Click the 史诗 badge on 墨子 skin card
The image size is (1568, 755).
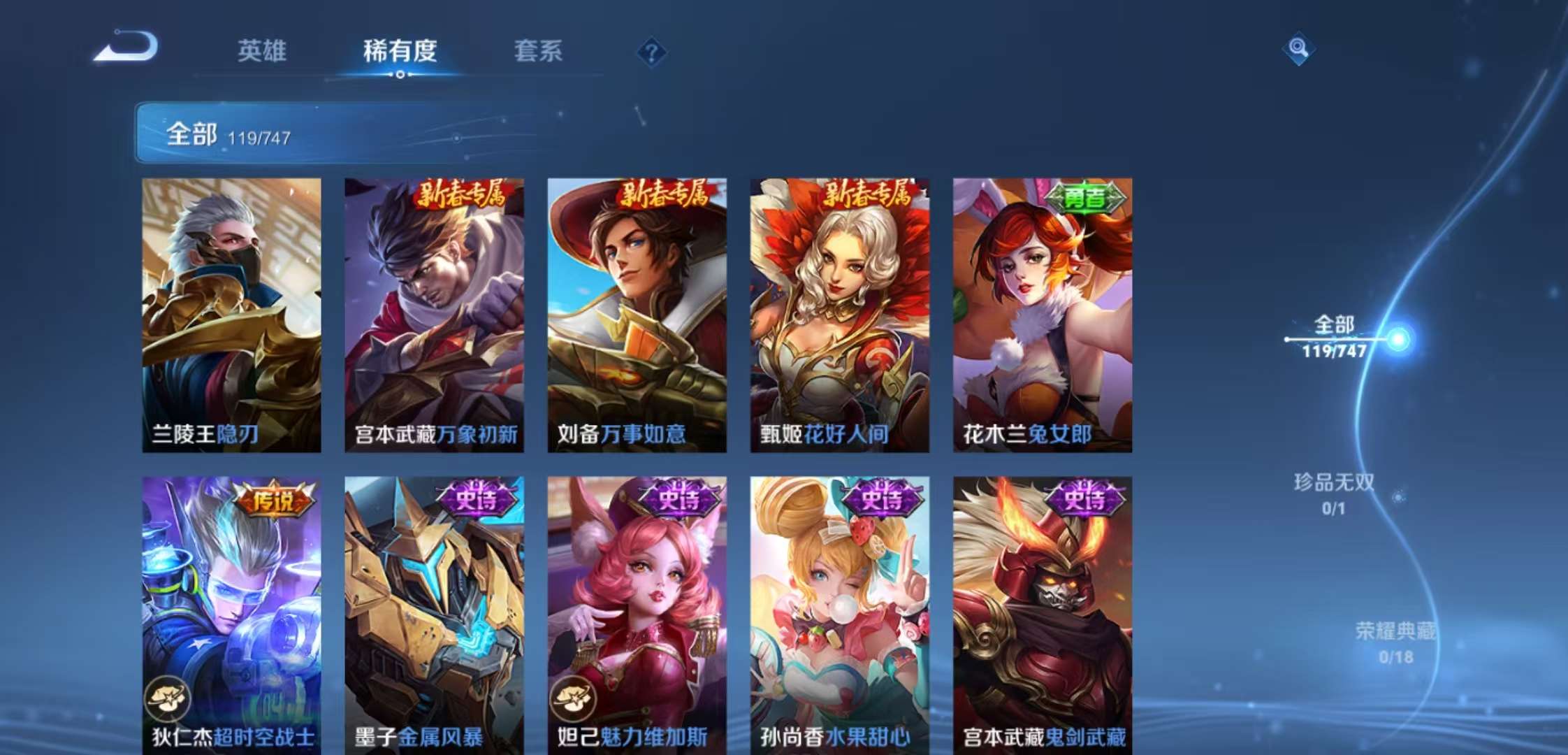(477, 497)
